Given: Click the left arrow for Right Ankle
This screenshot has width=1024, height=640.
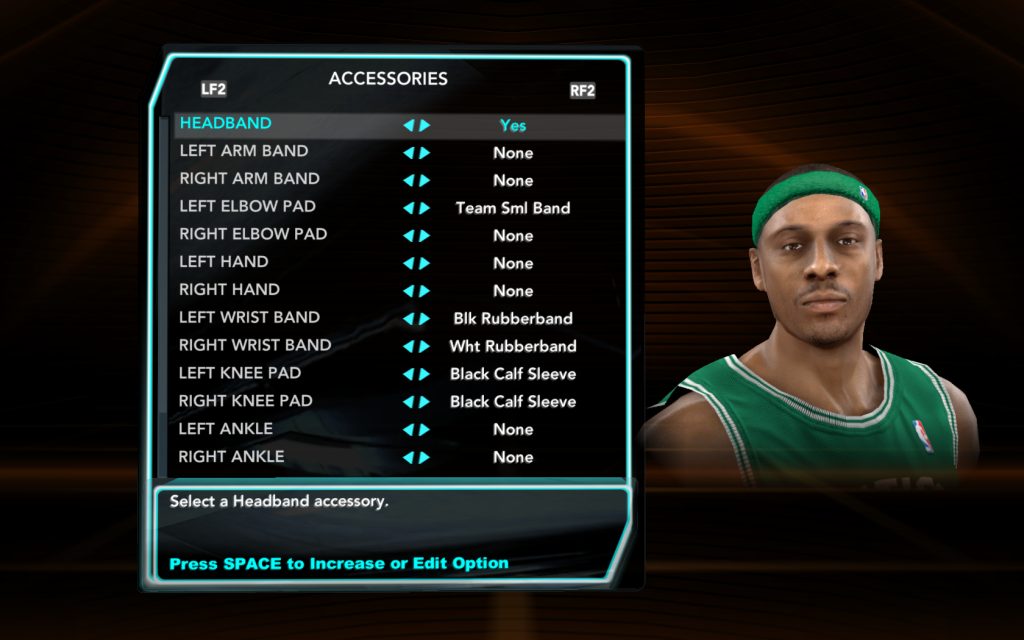Looking at the screenshot, I should tap(408, 458).
